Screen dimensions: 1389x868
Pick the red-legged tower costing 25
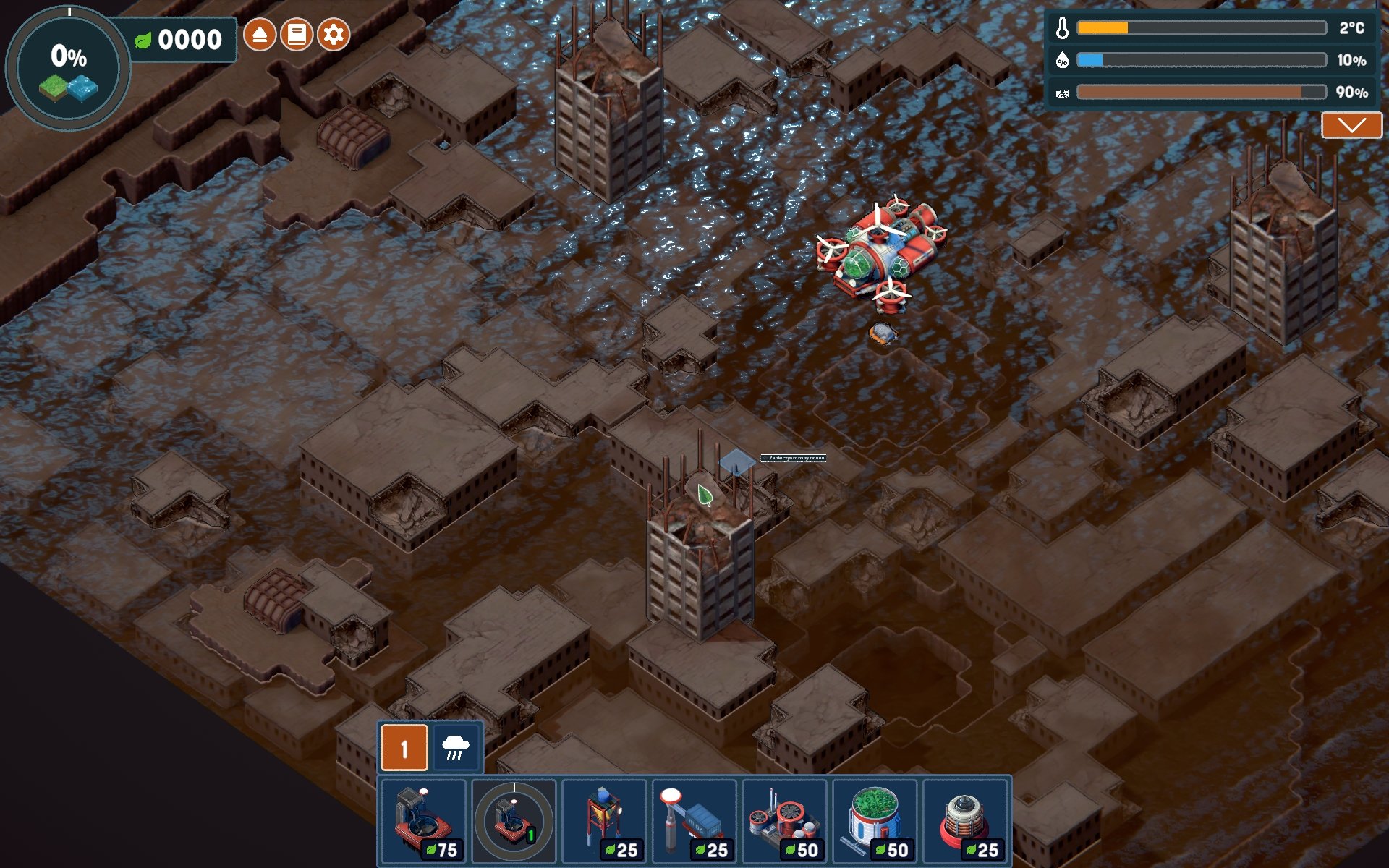(x=604, y=820)
